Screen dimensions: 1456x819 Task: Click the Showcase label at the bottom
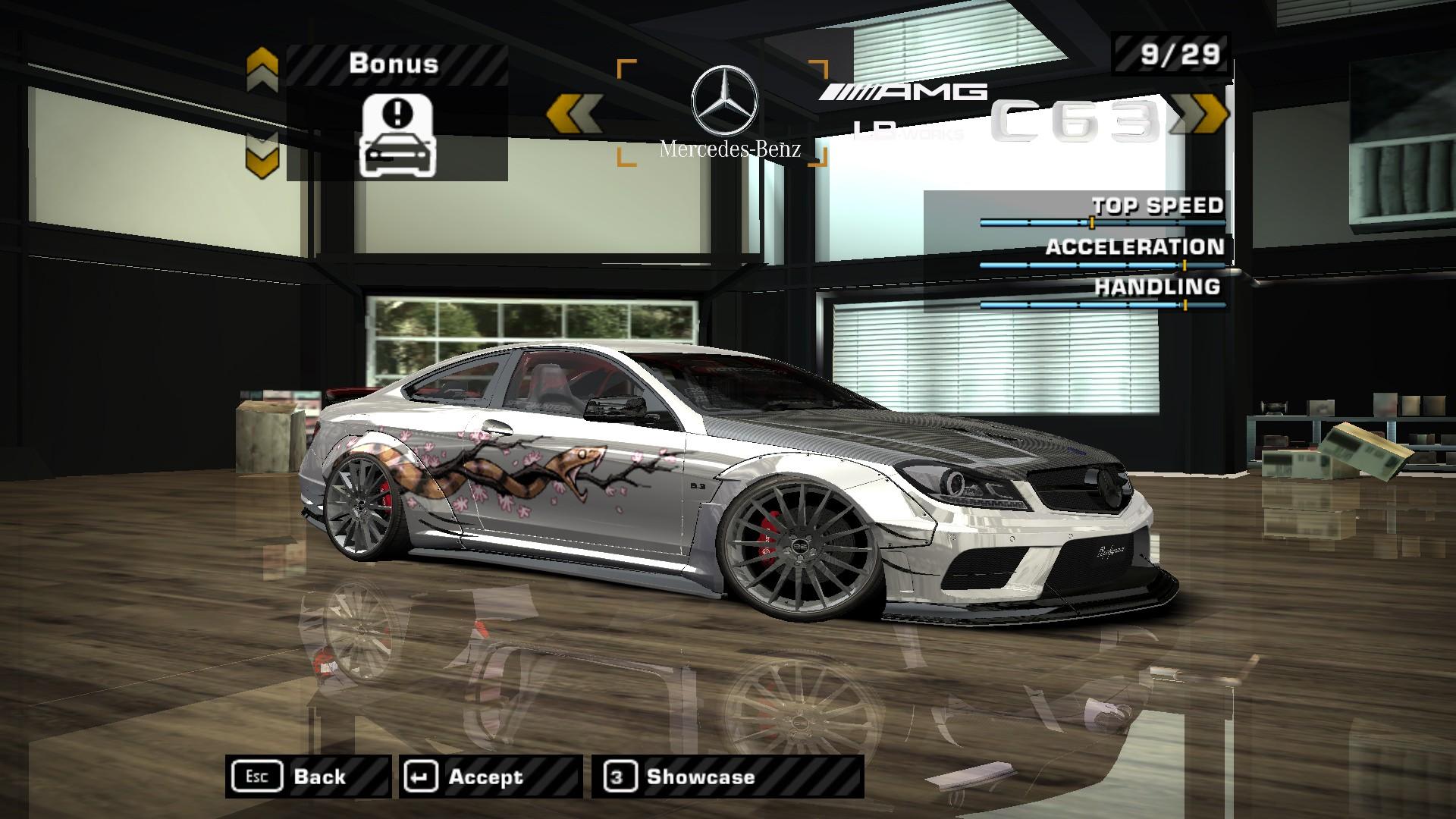(x=698, y=776)
